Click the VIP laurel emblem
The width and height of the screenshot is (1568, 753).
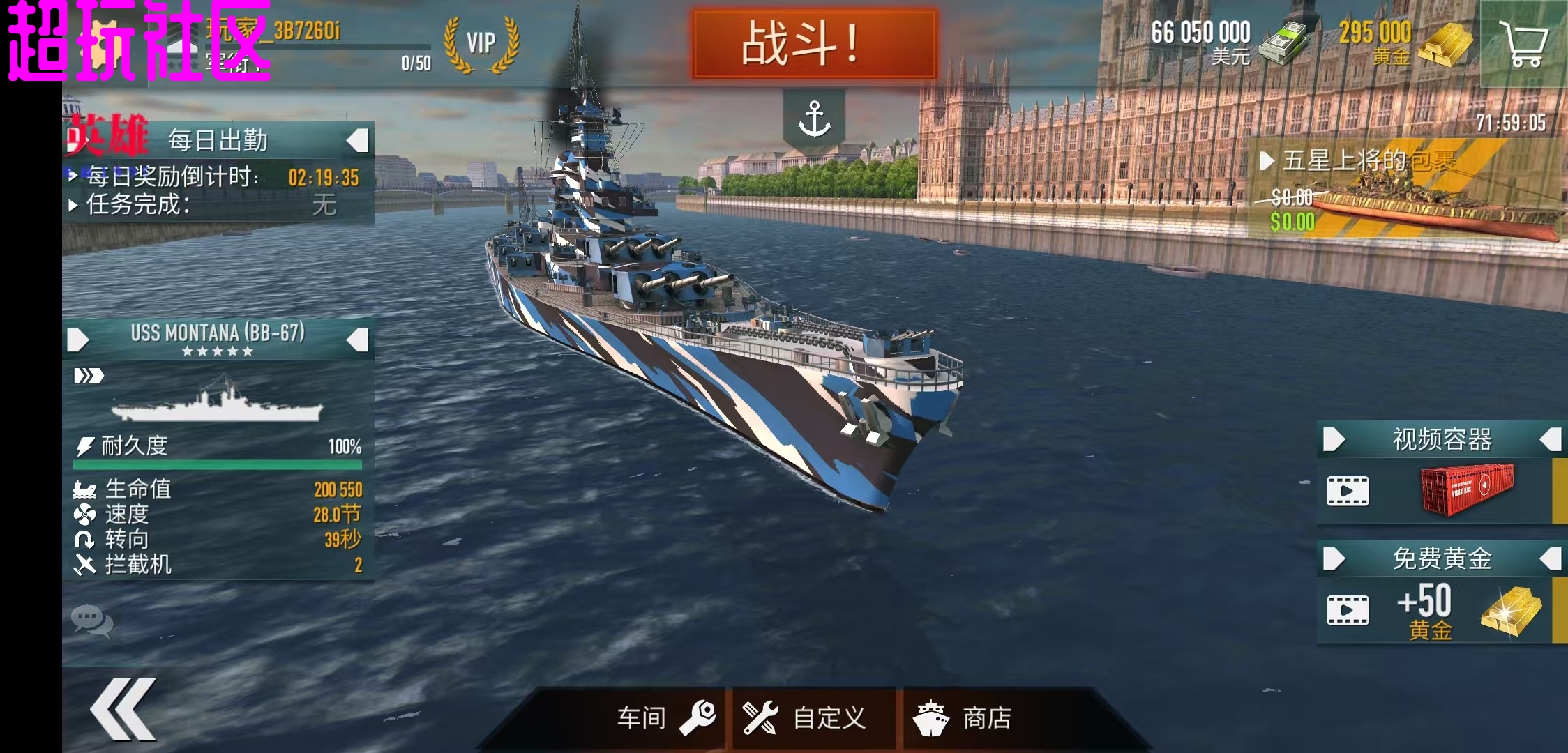[x=481, y=42]
